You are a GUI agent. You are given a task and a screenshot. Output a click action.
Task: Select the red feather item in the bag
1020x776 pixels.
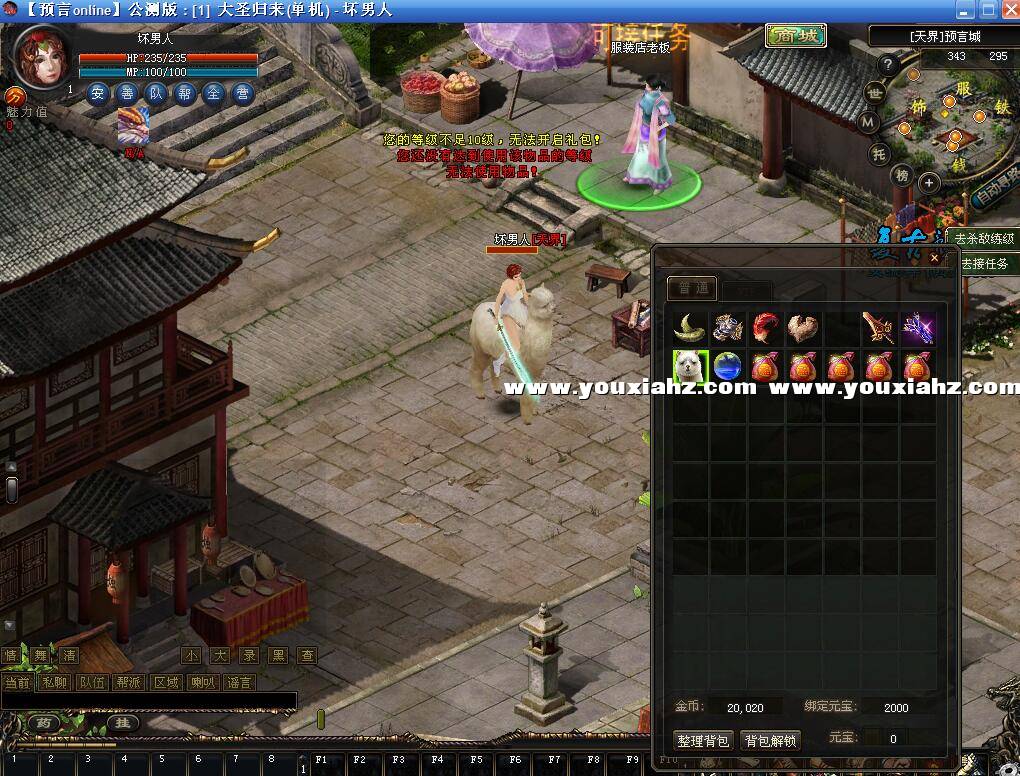click(x=766, y=328)
